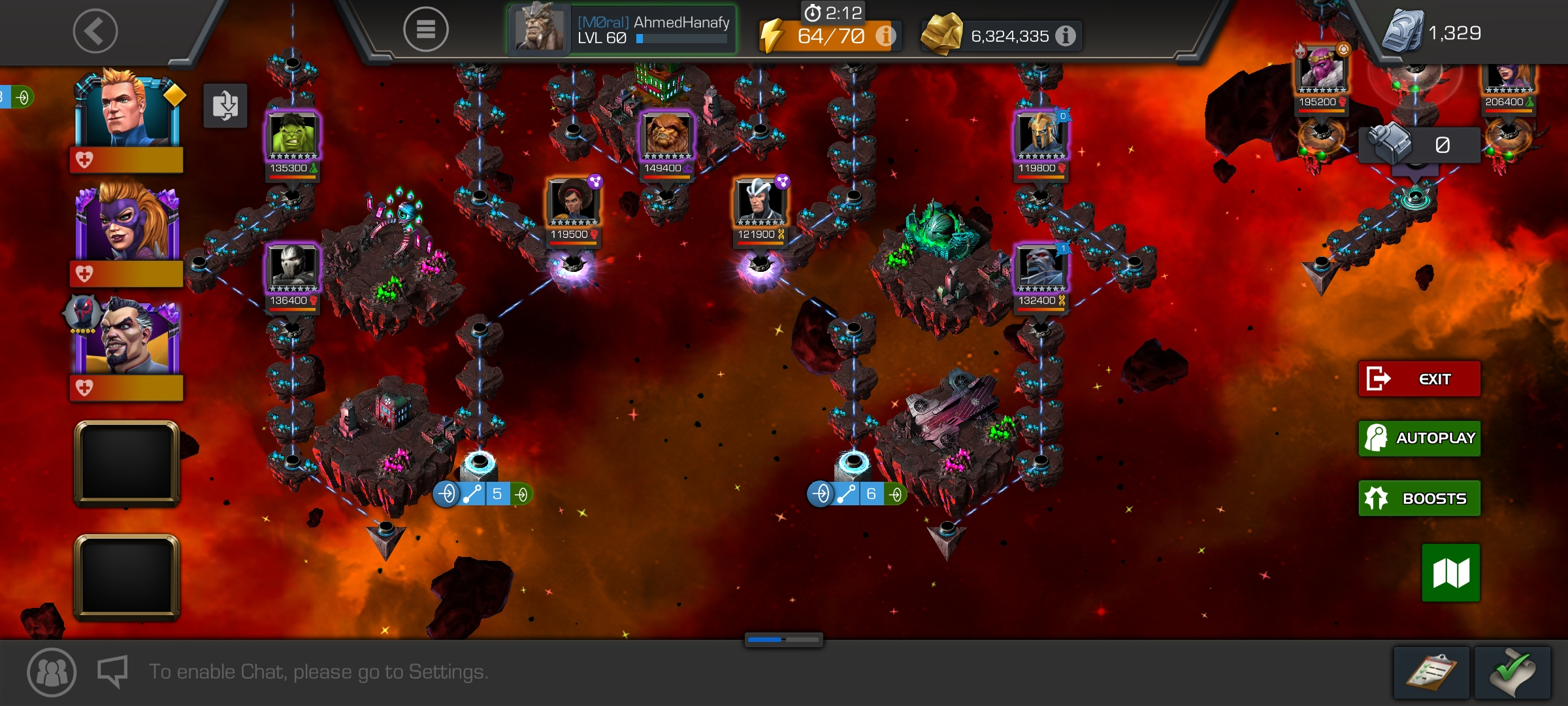Select the blond blue-suited champion portrait

point(127,111)
